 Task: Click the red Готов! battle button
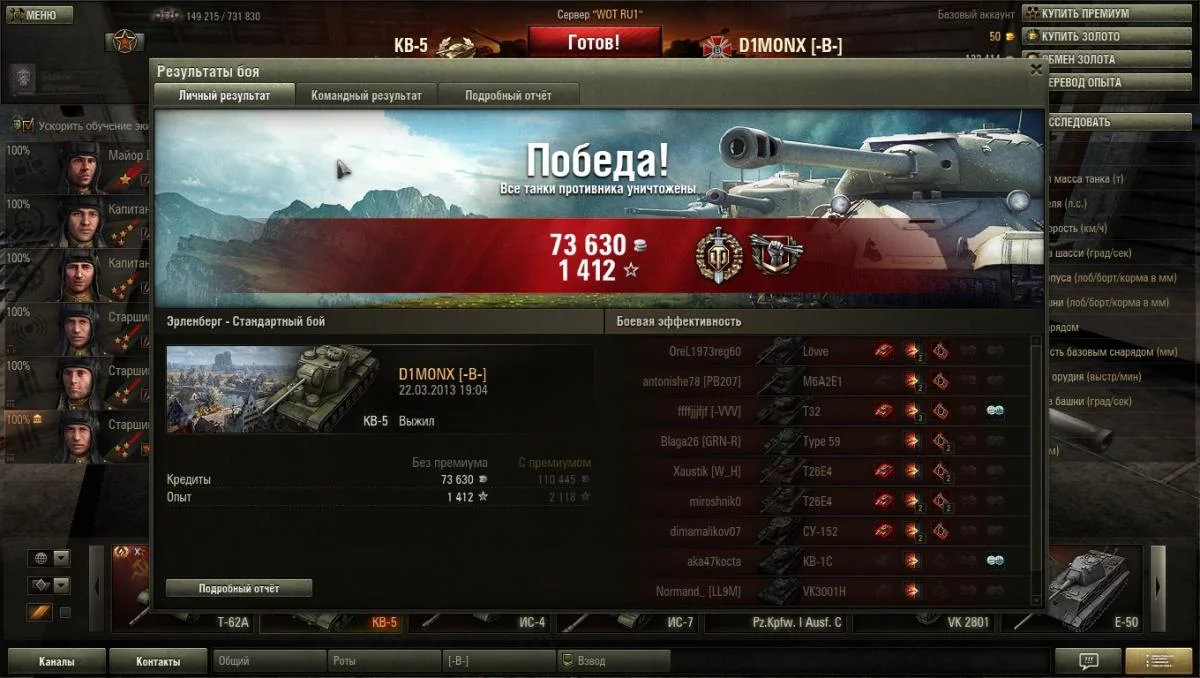pyautogui.click(x=594, y=43)
